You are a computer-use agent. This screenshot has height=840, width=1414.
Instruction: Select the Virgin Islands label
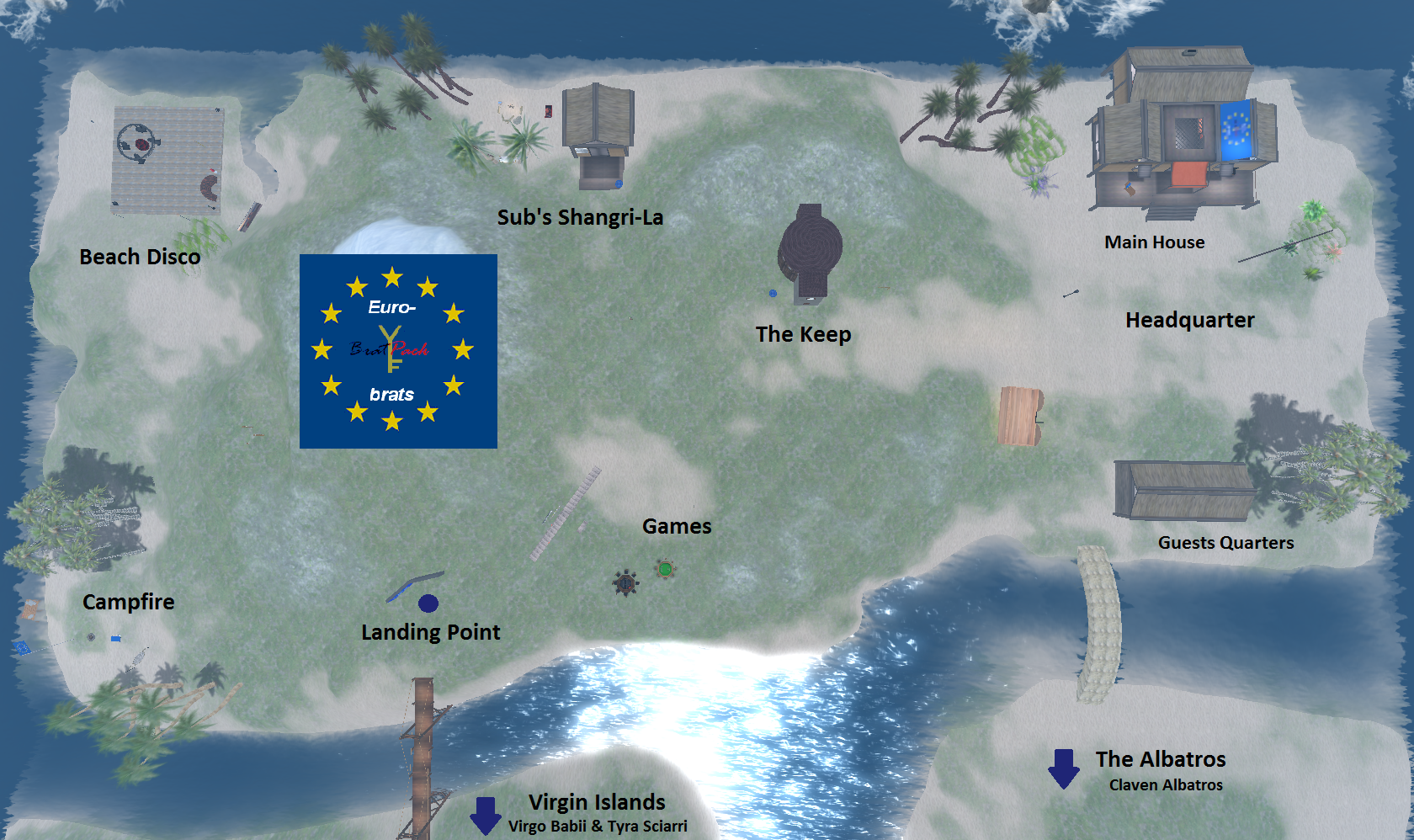pos(597,802)
